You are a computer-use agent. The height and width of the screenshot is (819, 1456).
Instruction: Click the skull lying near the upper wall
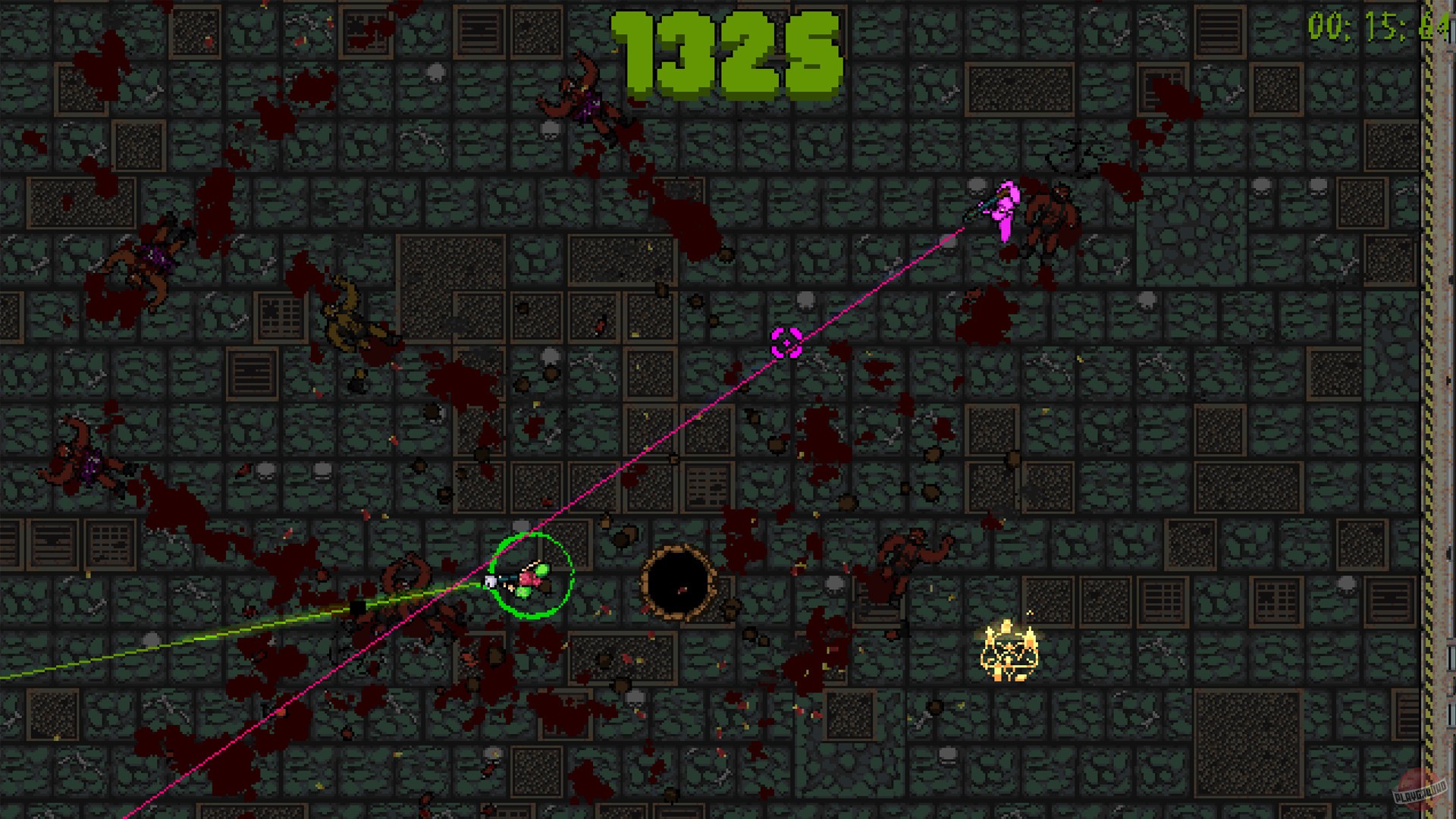click(x=435, y=71)
